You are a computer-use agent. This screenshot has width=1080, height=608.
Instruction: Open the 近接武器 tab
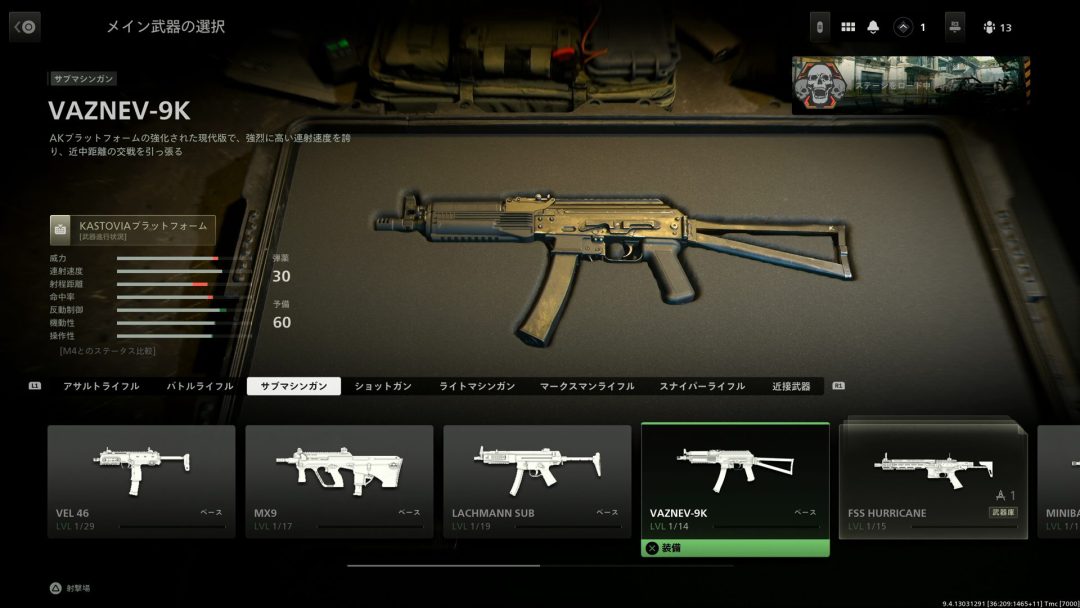click(x=791, y=386)
